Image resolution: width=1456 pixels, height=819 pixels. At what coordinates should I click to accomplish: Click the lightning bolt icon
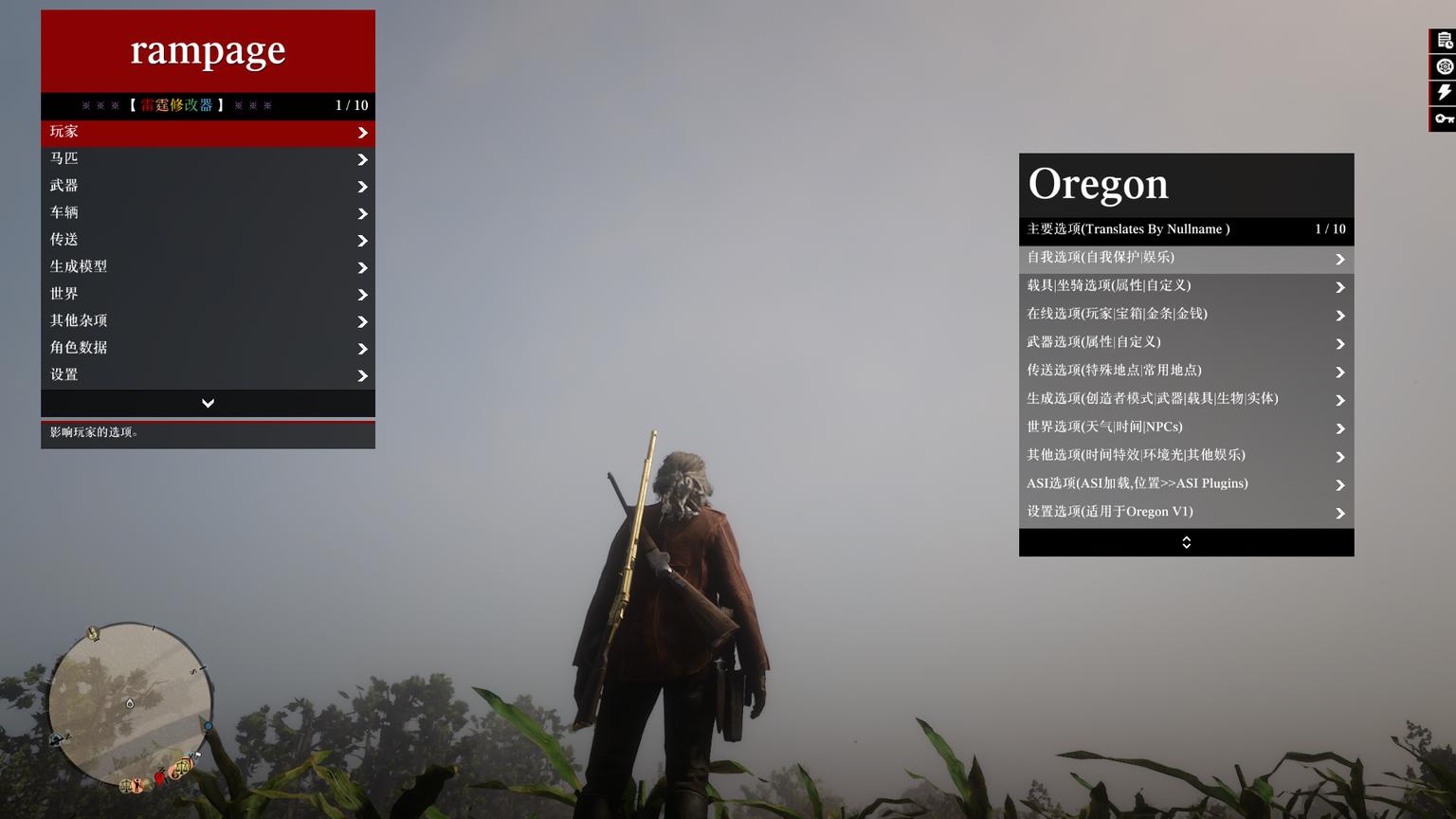(x=1444, y=92)
